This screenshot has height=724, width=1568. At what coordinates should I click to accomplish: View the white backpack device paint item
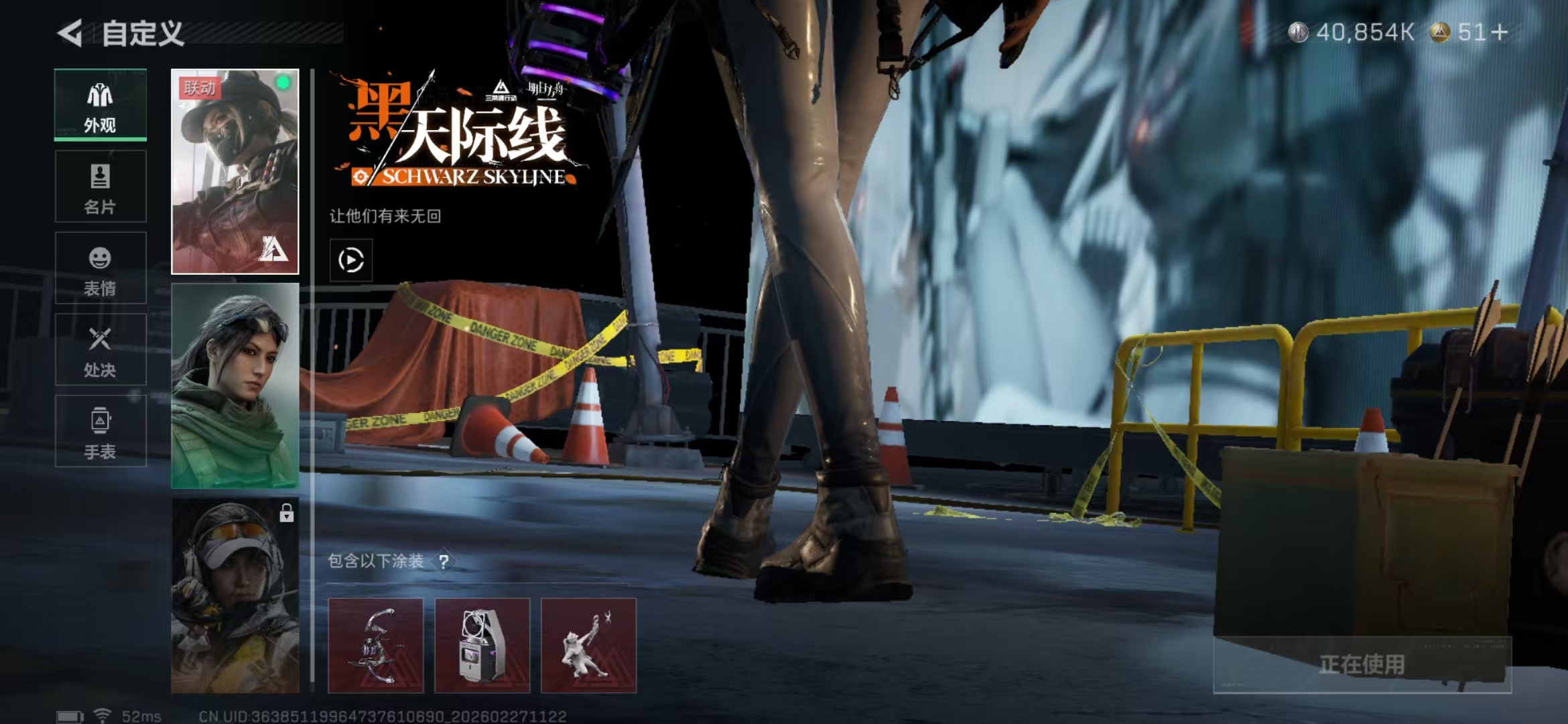(x=482, y=645)
